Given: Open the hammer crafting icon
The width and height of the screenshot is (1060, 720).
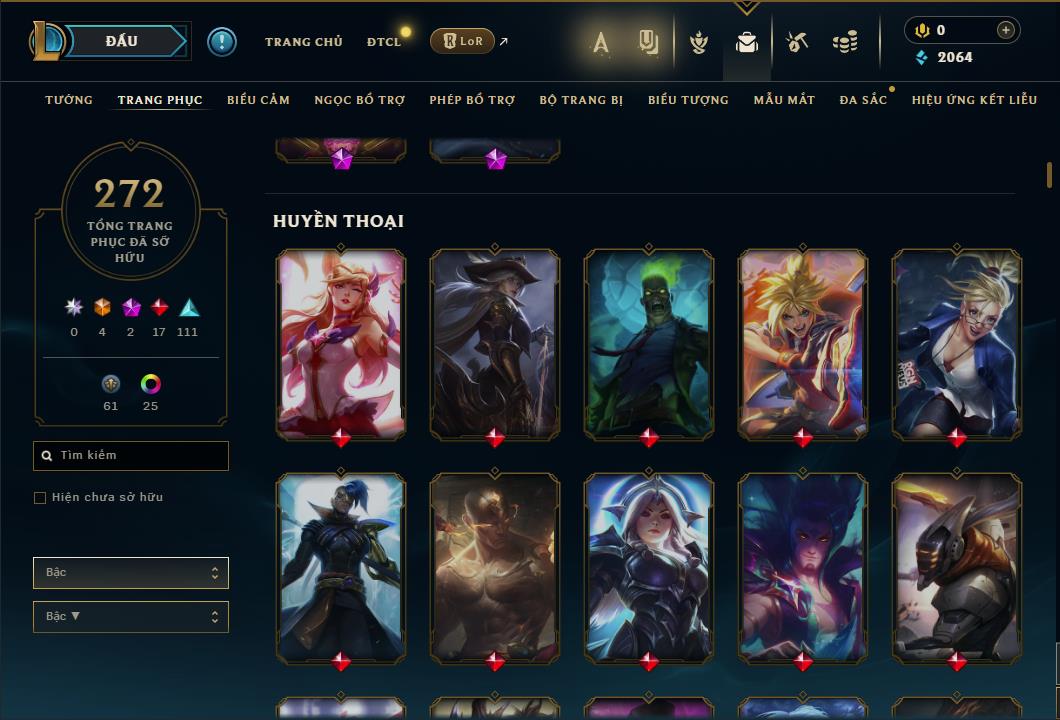Looking at the screenshot, I should pos(797,42).
